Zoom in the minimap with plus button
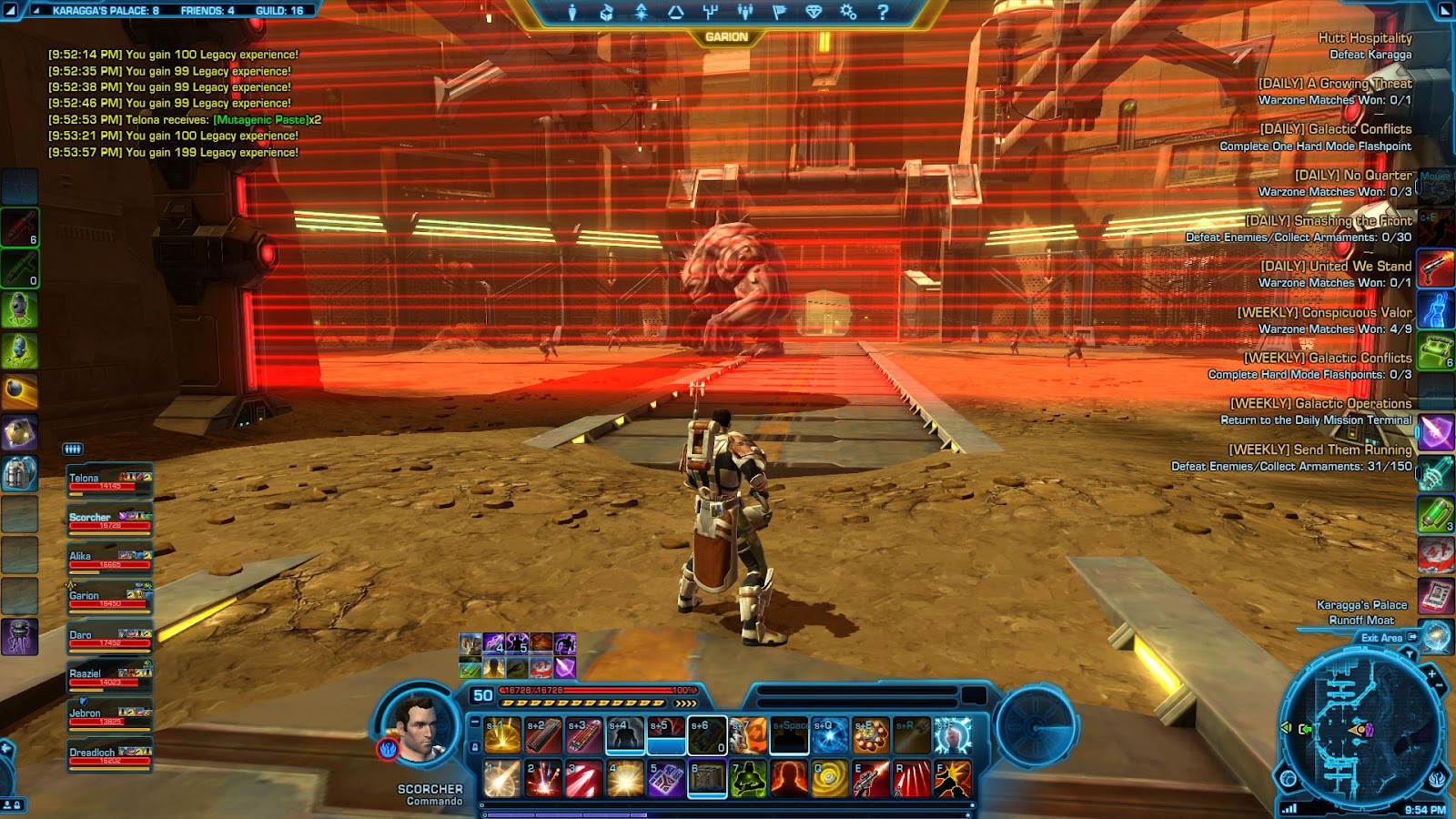 [x=1431, y=674]
